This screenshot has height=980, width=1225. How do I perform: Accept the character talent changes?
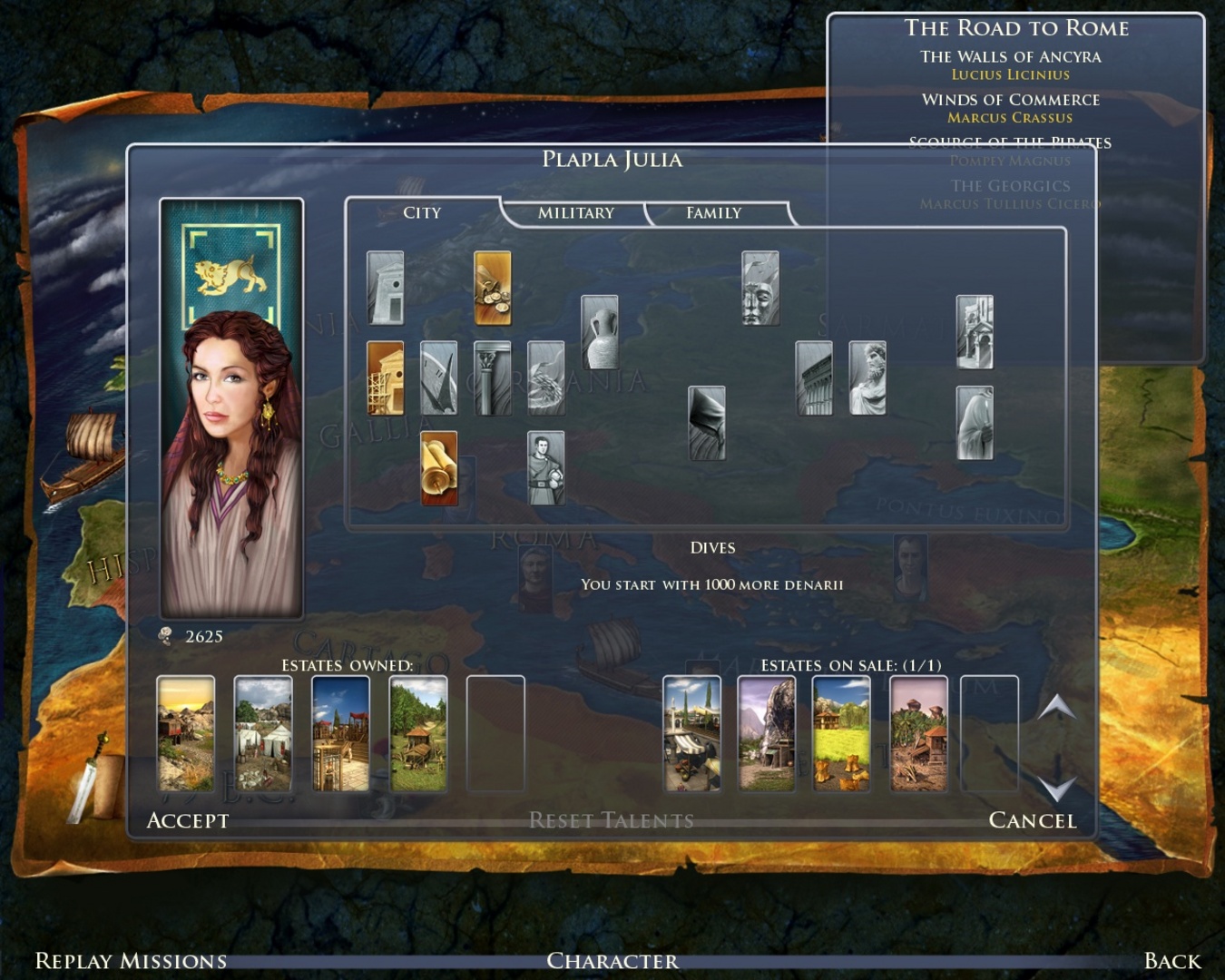coord(188,820)
